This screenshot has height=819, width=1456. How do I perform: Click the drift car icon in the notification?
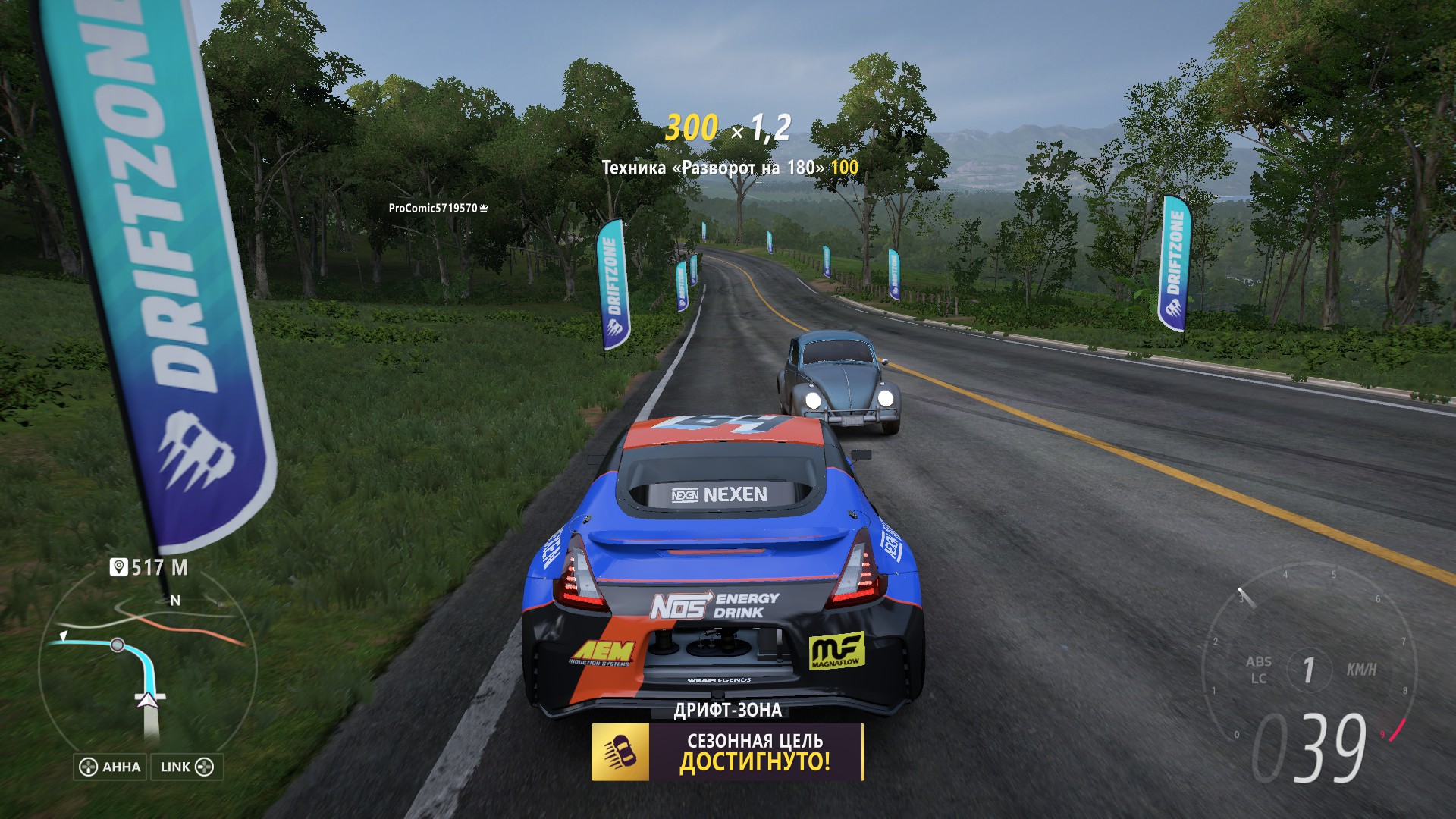[620, 752]
